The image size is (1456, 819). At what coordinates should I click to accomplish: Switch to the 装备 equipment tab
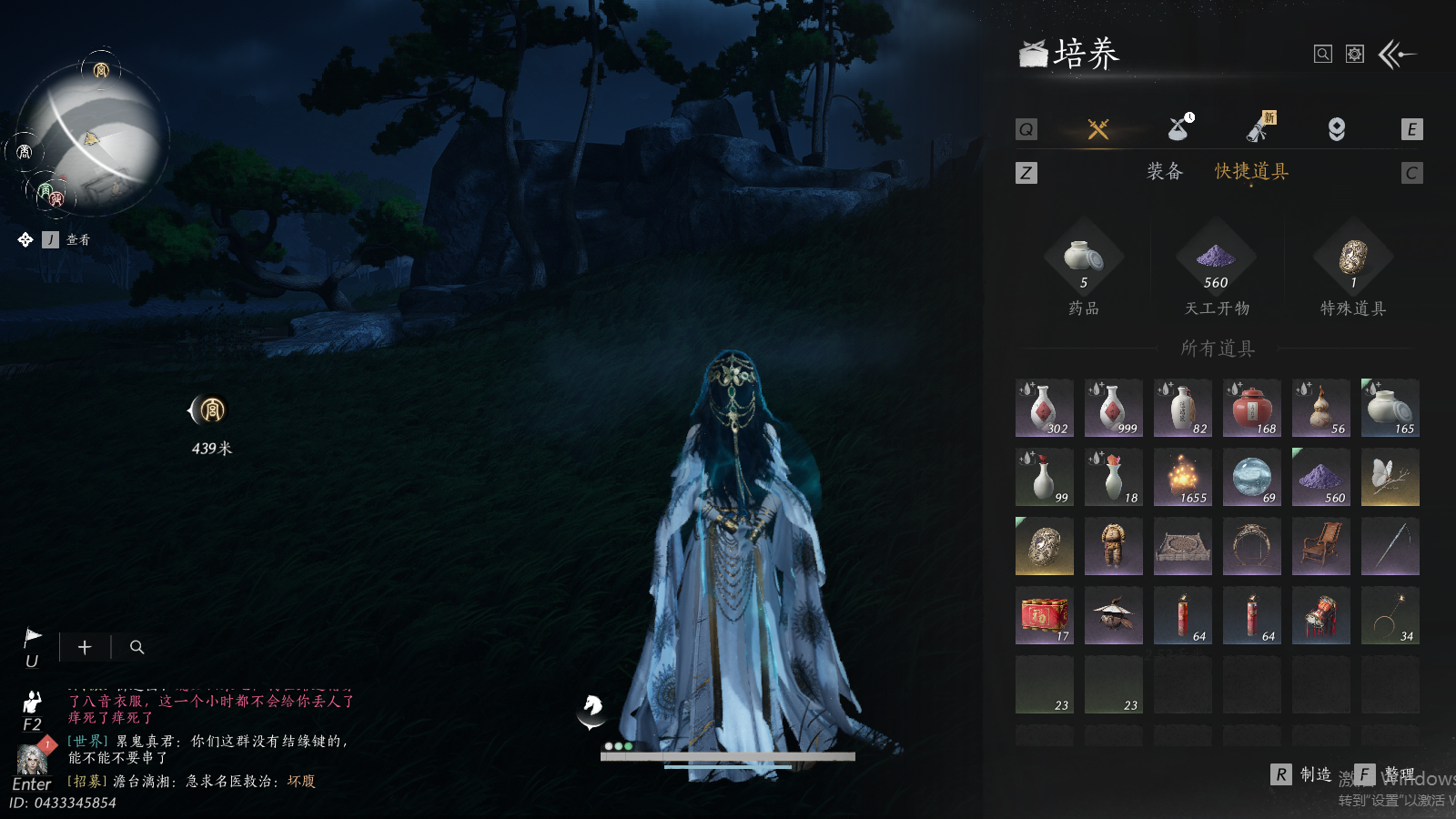point(1164,171)
